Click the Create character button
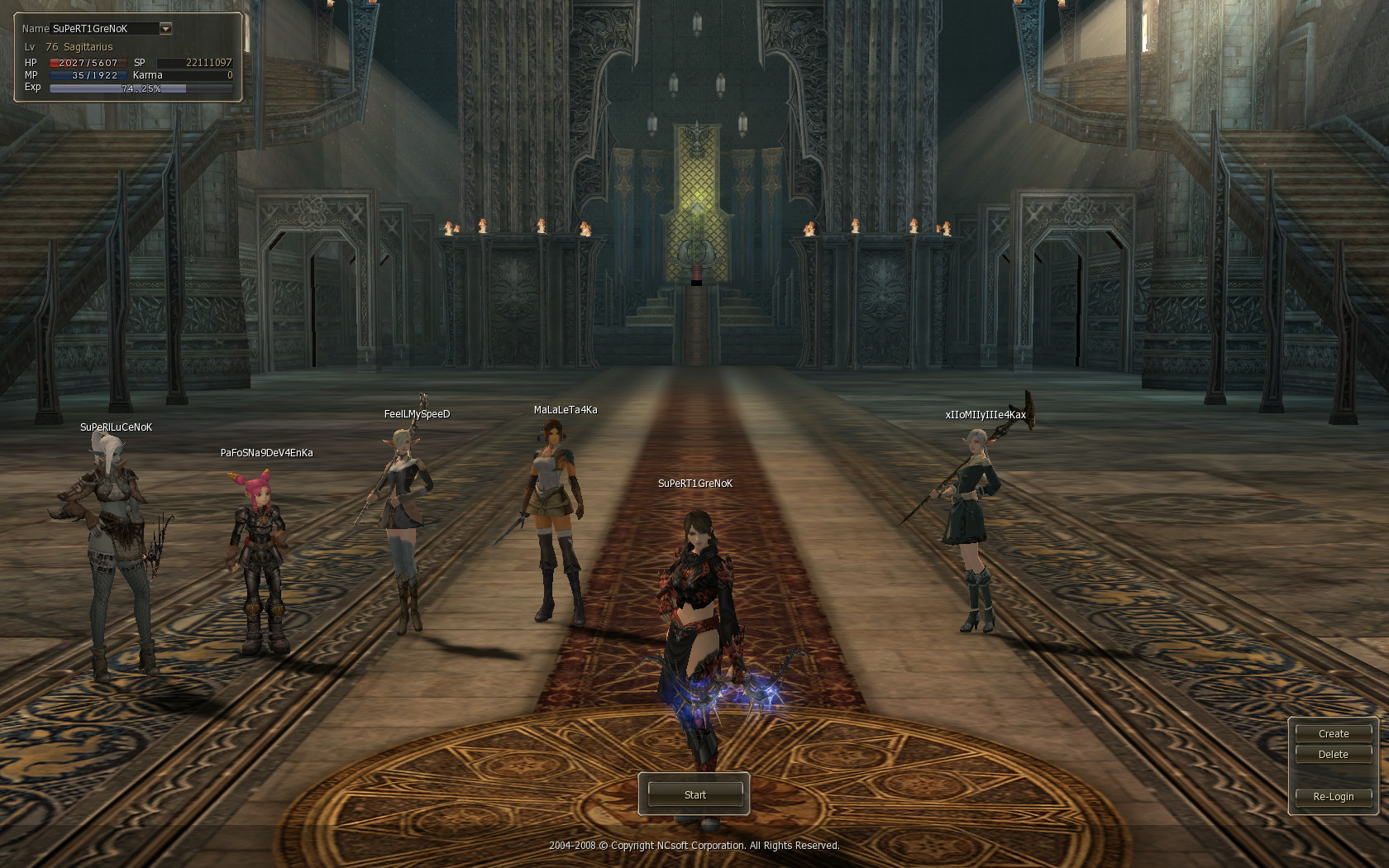 pyautogui.click(x=1333, y=733)
